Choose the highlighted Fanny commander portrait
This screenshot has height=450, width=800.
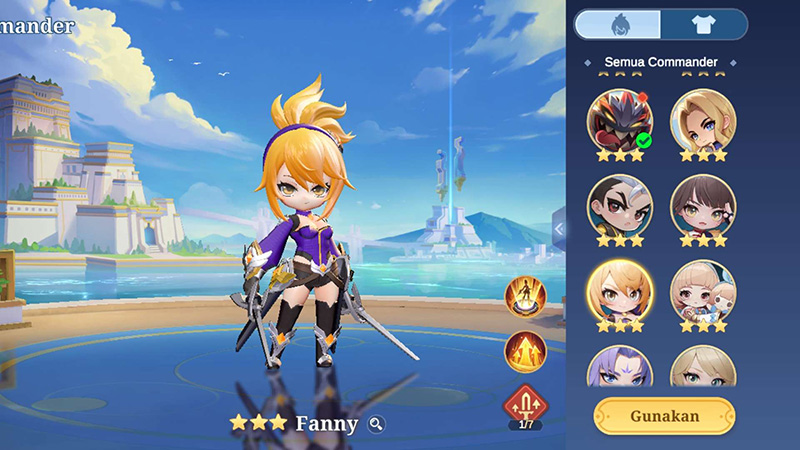[619, 291]
